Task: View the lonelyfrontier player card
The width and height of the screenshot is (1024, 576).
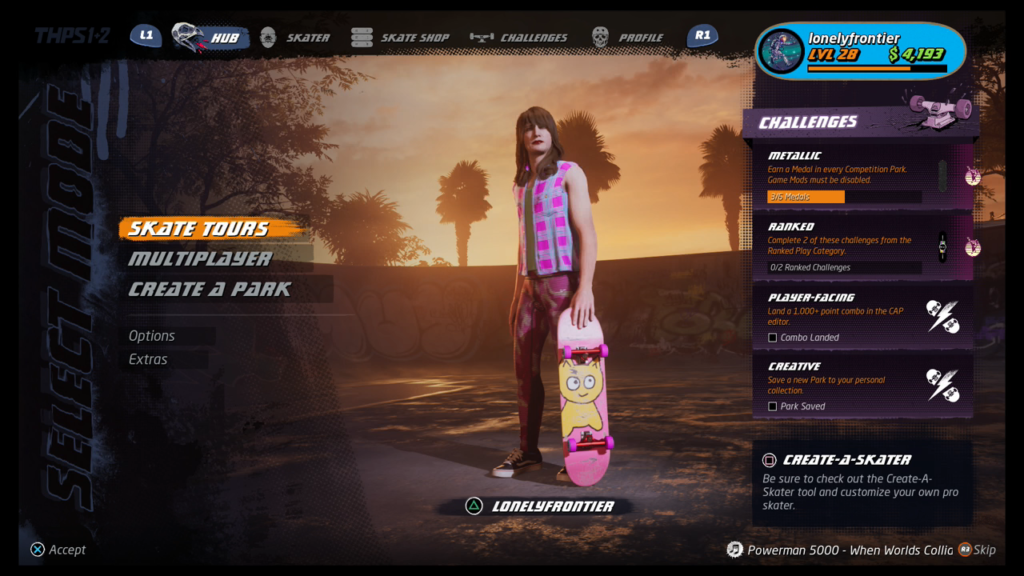Action: 860,50
